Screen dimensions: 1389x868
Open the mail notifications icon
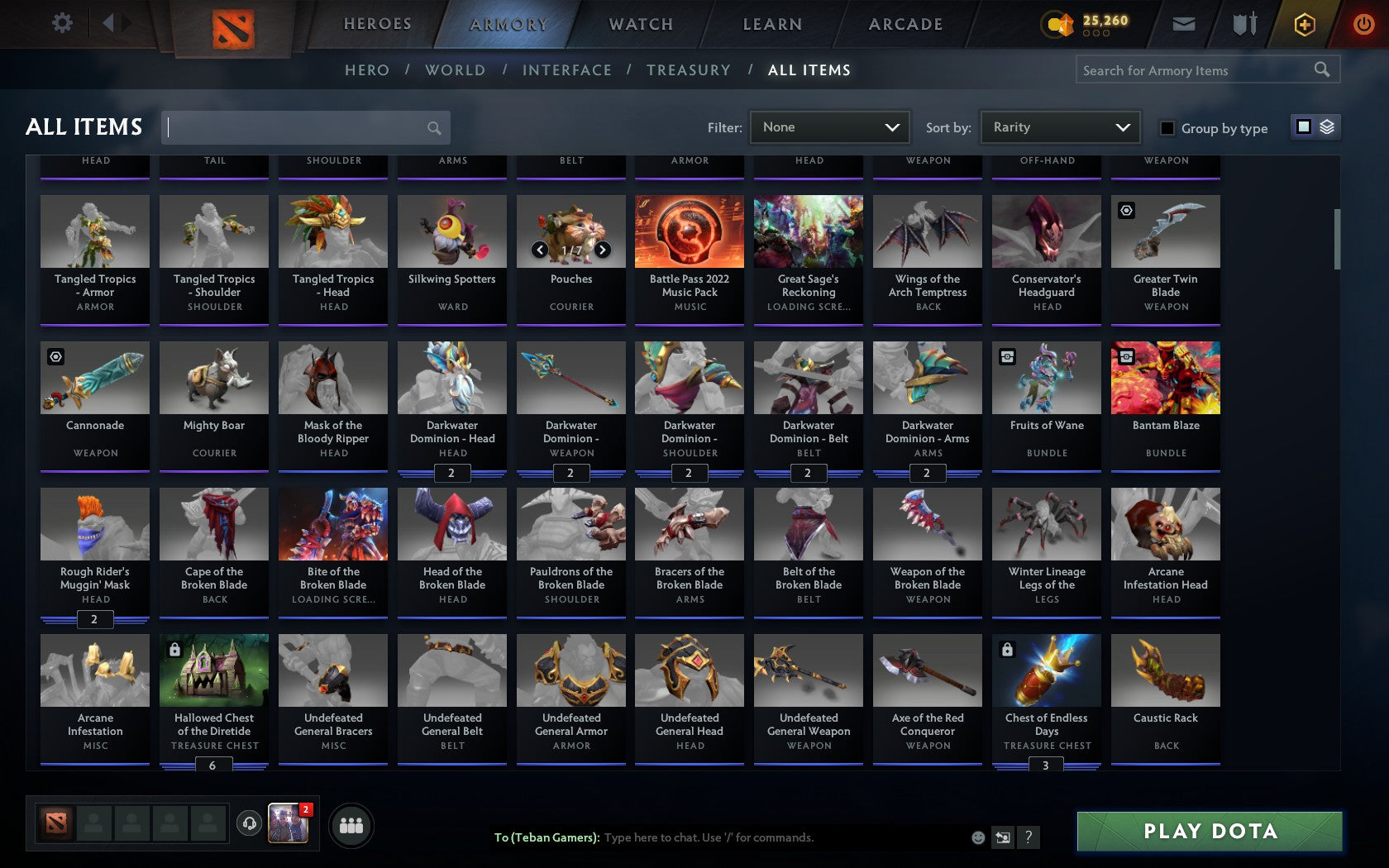[x=1184, y=24]
